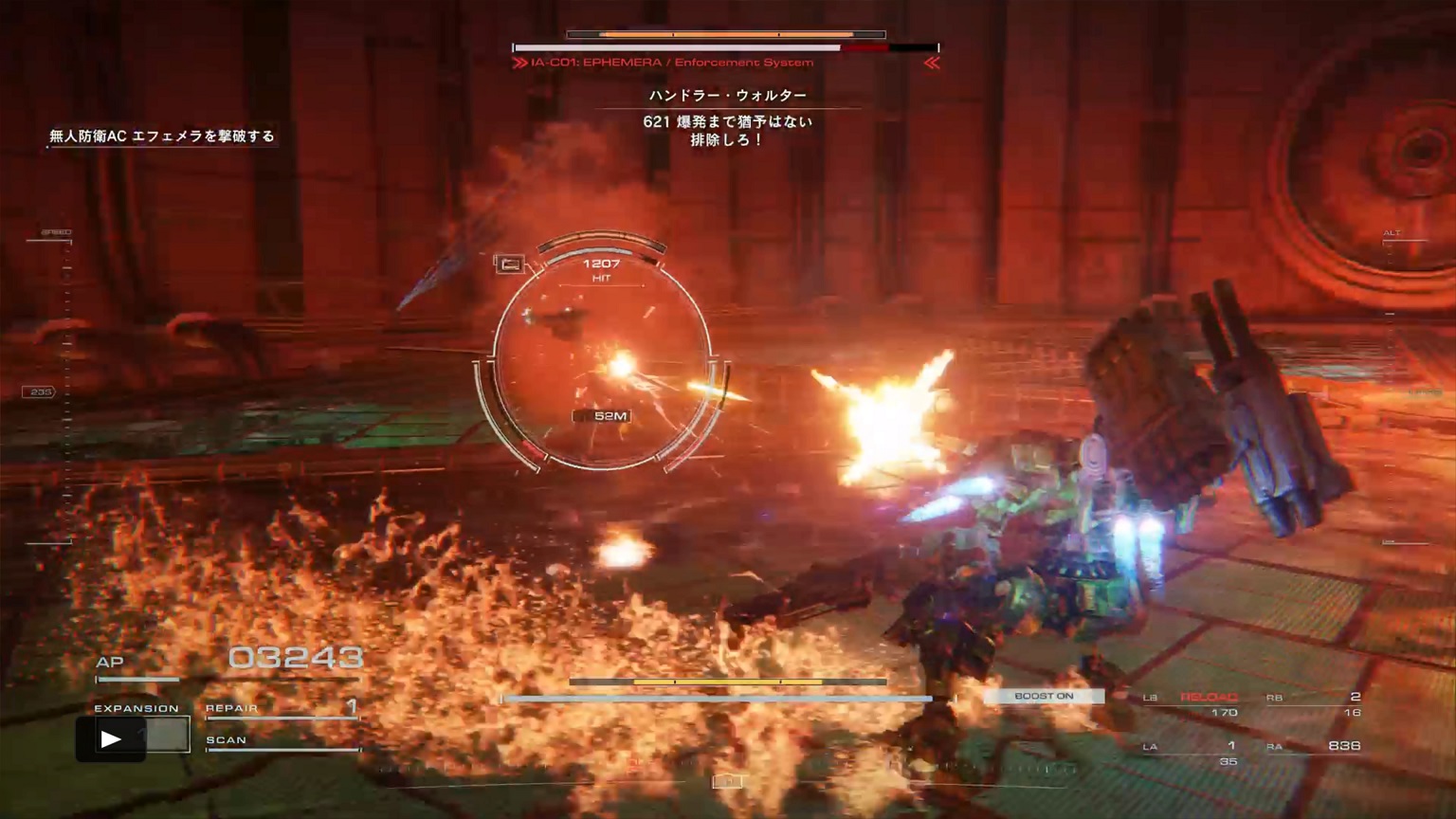Image resolution: width=1456 pixels, height=819 pixels.
Task: Play the video with the play button
Action: [x=111, y=739]
